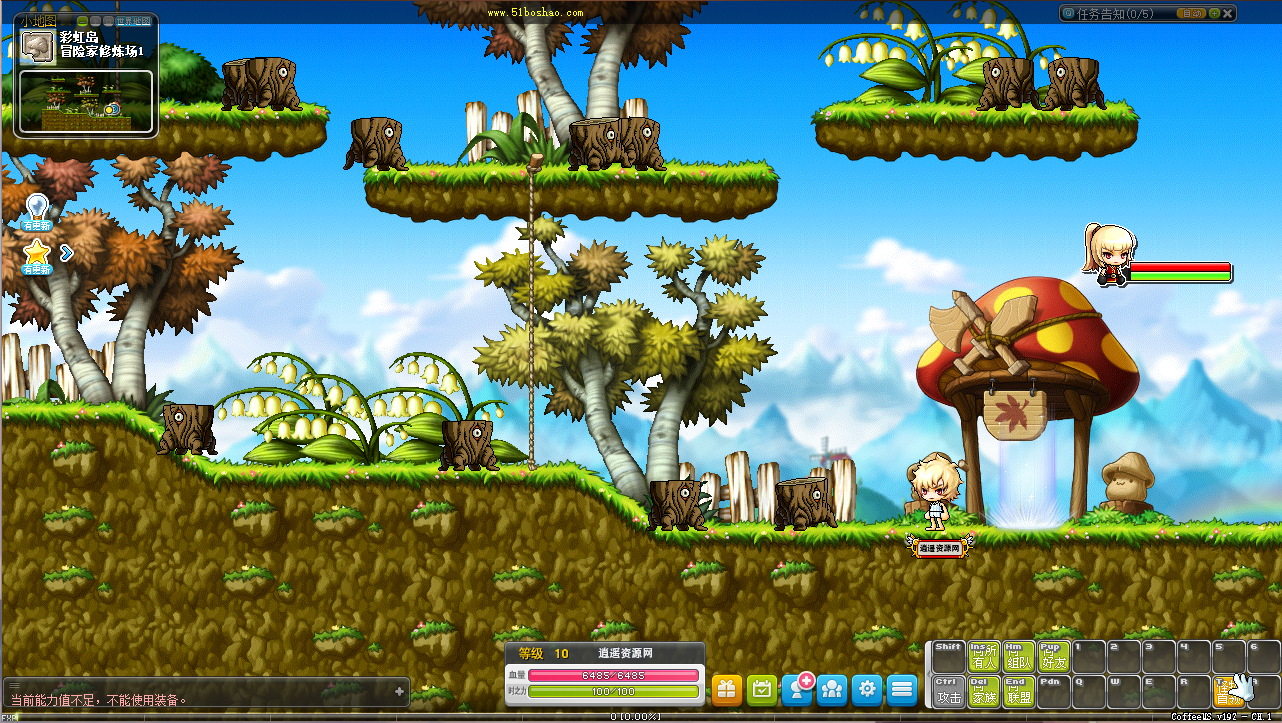
Task: Expand the chat box plus button
Action: (x=399, y=691)
